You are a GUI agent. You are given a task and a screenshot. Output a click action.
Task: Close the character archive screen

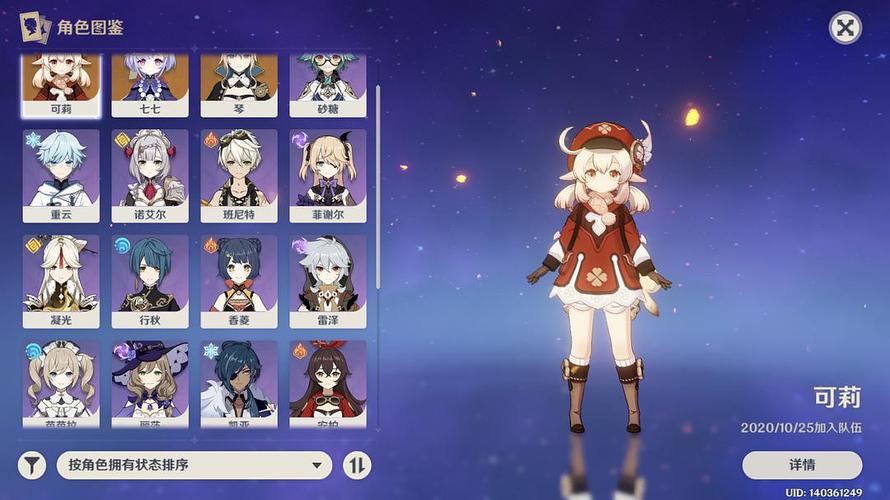click(846, 27)
